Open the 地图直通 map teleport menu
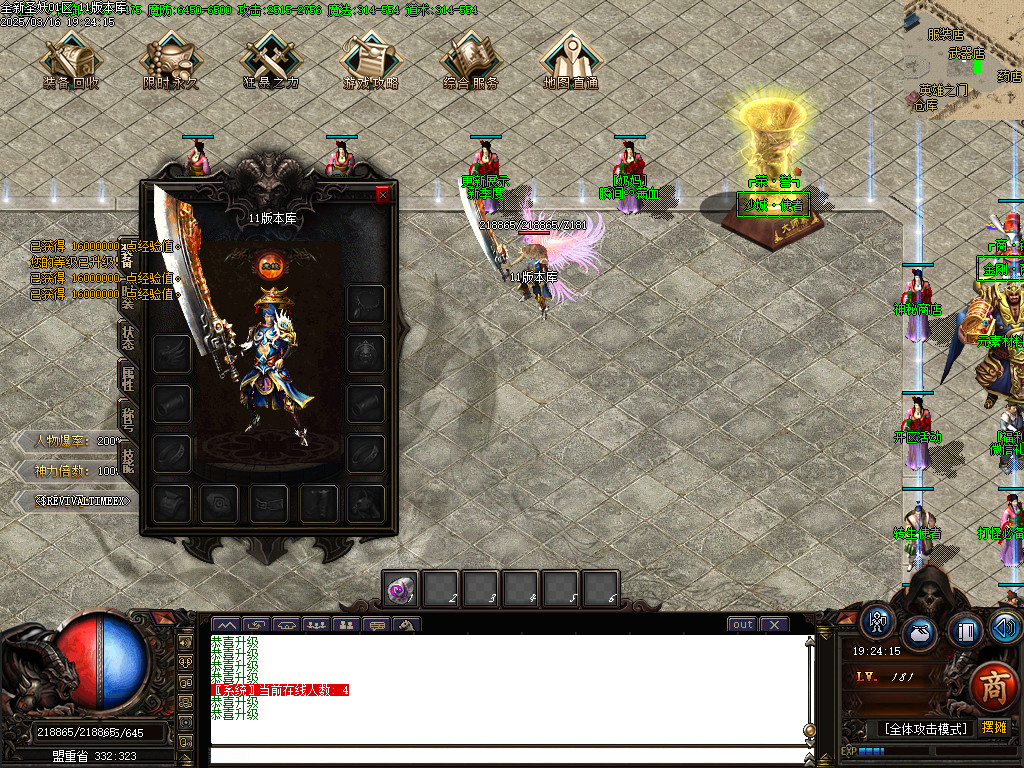 point(570,60)
